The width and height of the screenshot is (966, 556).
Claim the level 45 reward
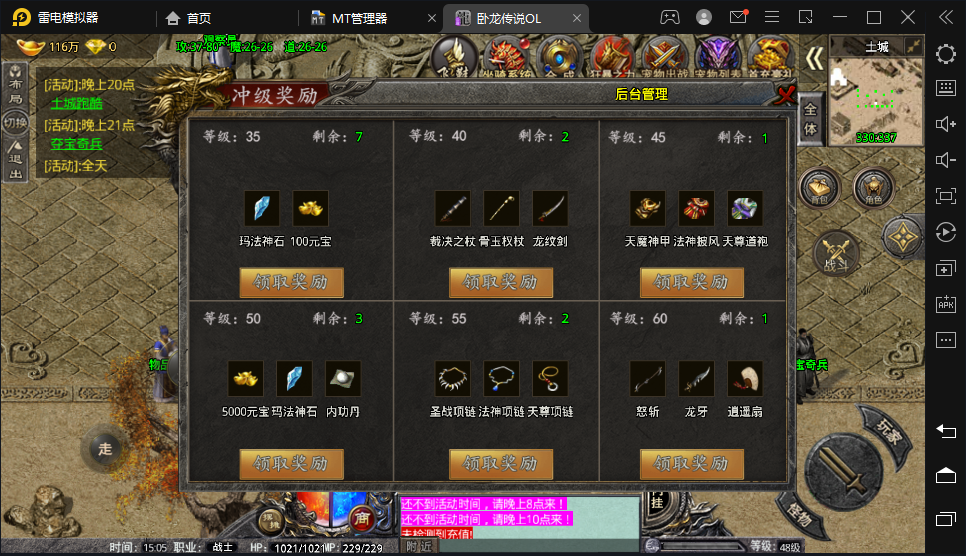tap(692, 282)
